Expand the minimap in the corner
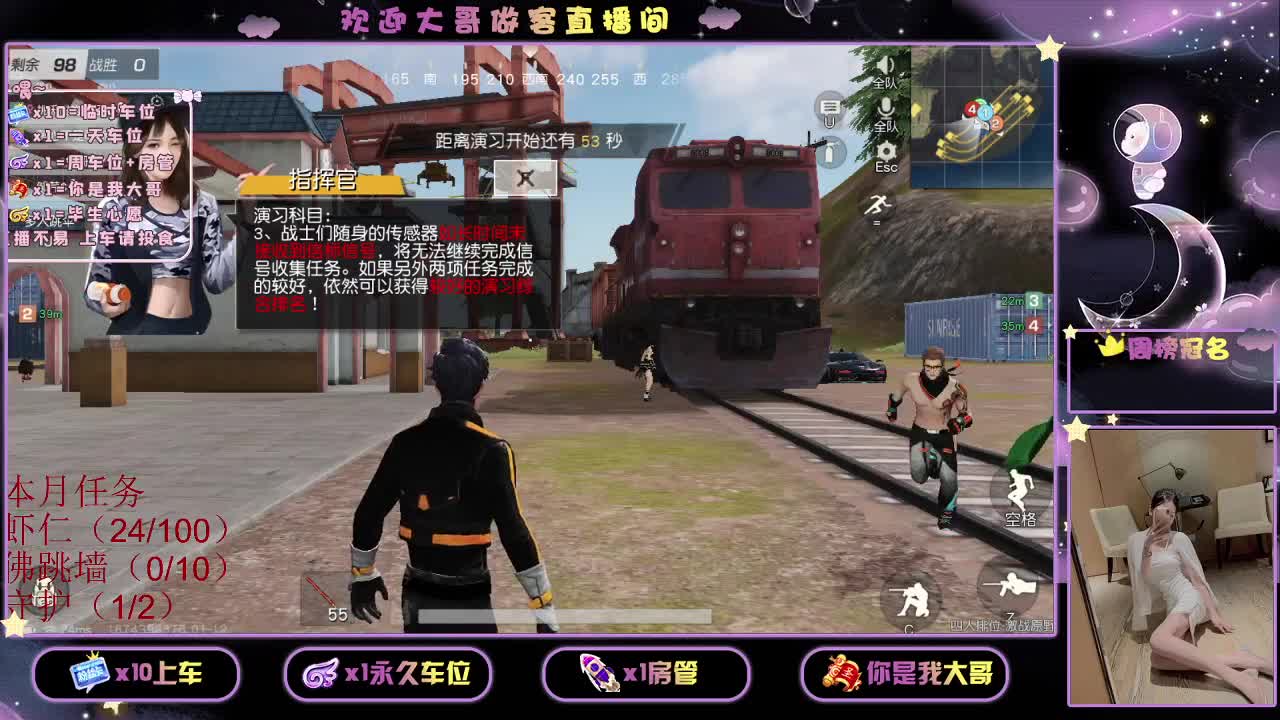Image resolution: width=1280 pixels, height=720 pixels. click(975, 120)
